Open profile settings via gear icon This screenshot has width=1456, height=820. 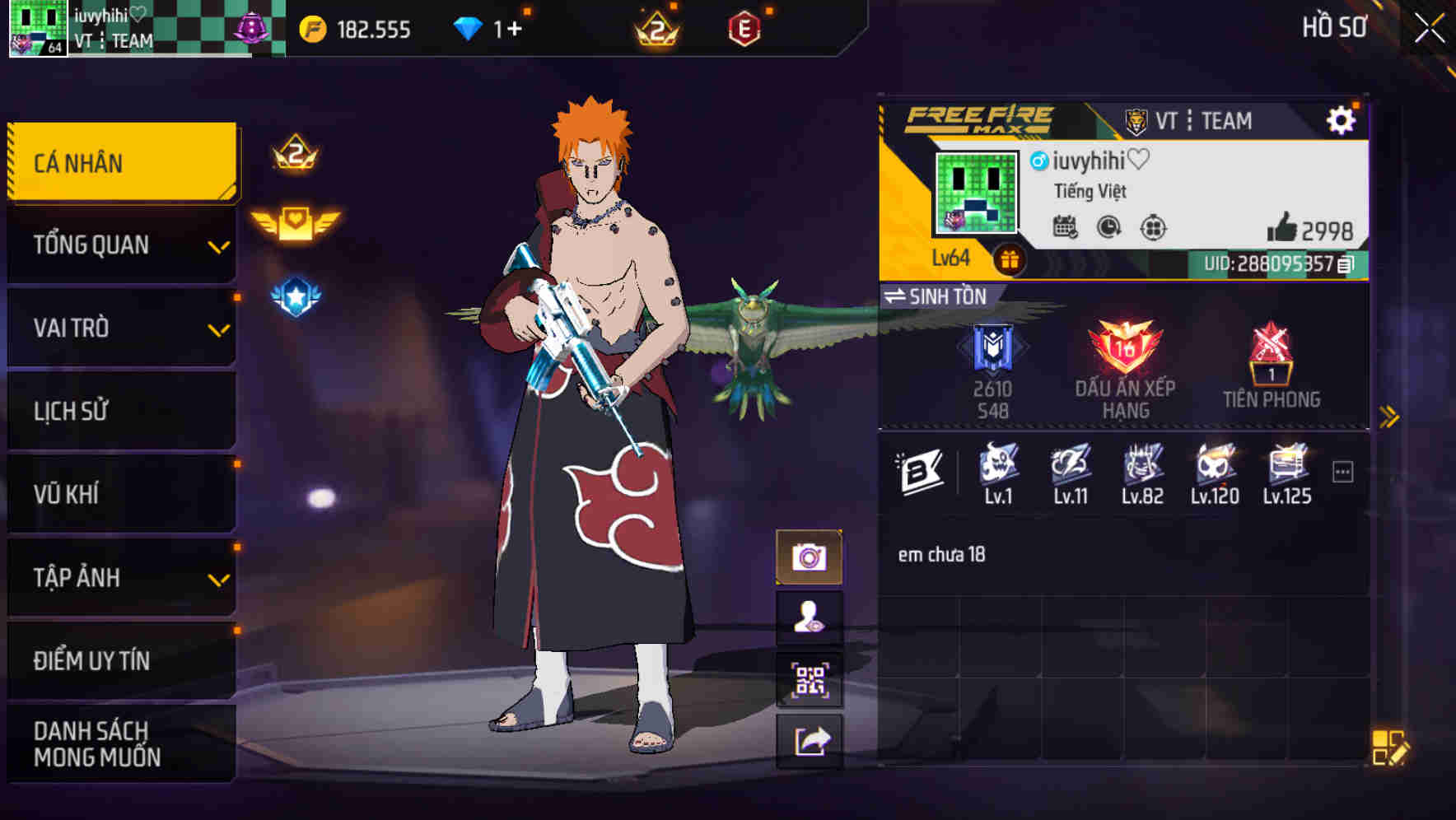coord(1342,119)
